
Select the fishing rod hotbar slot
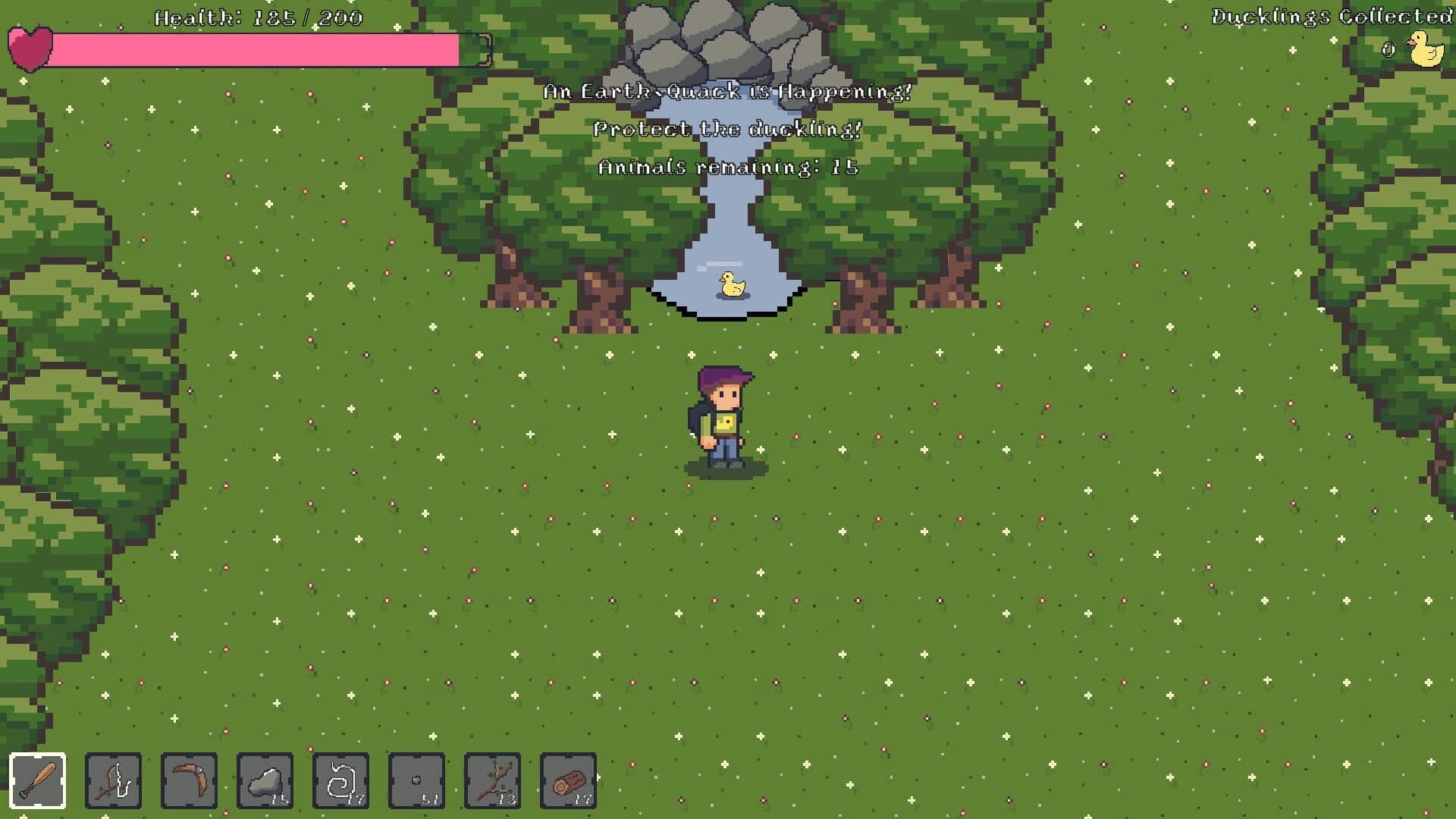point(112,781)
